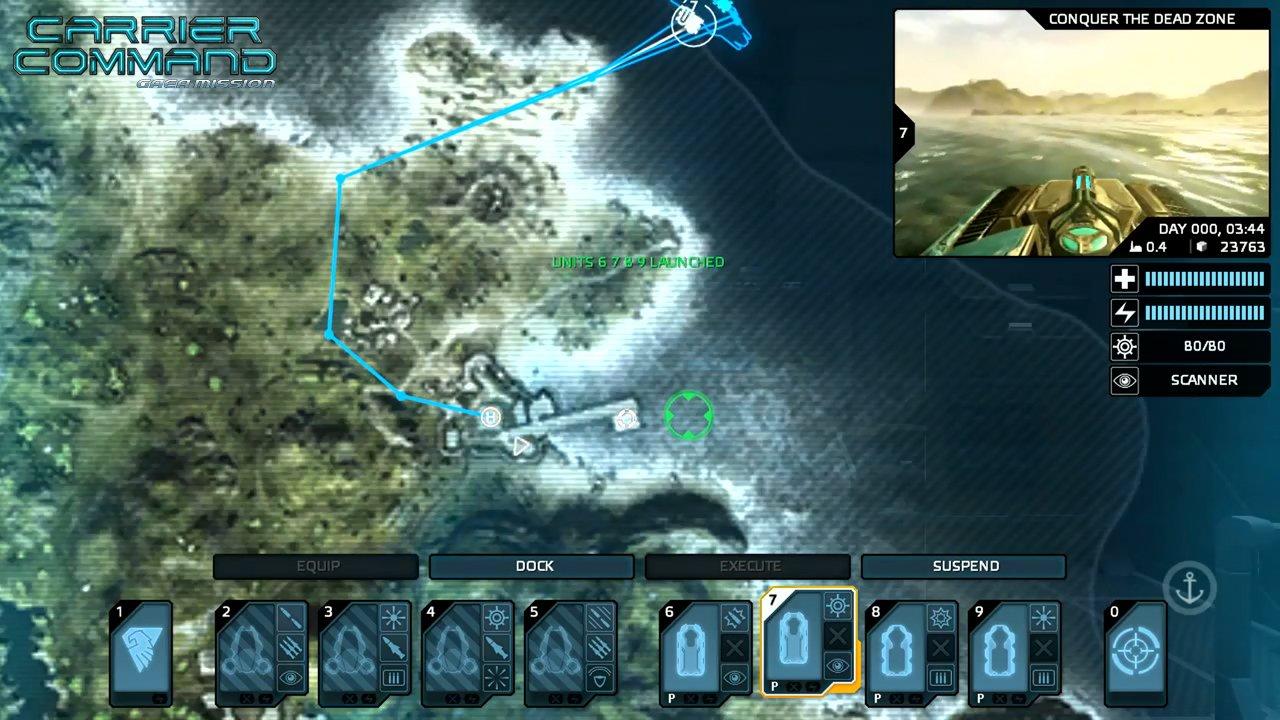
Task: Click the energy level bar
Action: click(1205, 312)
